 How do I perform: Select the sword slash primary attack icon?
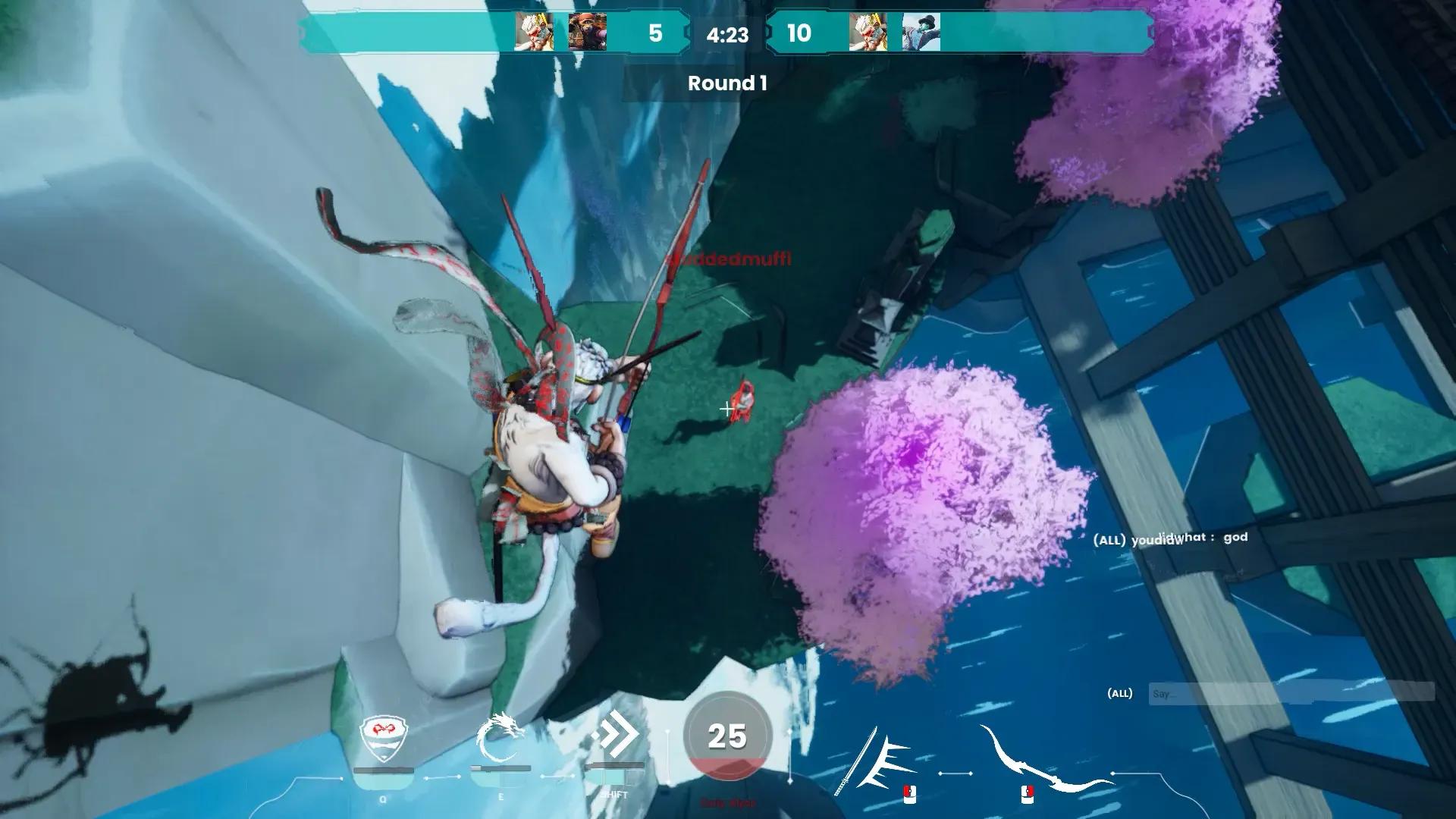tap(876, 761)
